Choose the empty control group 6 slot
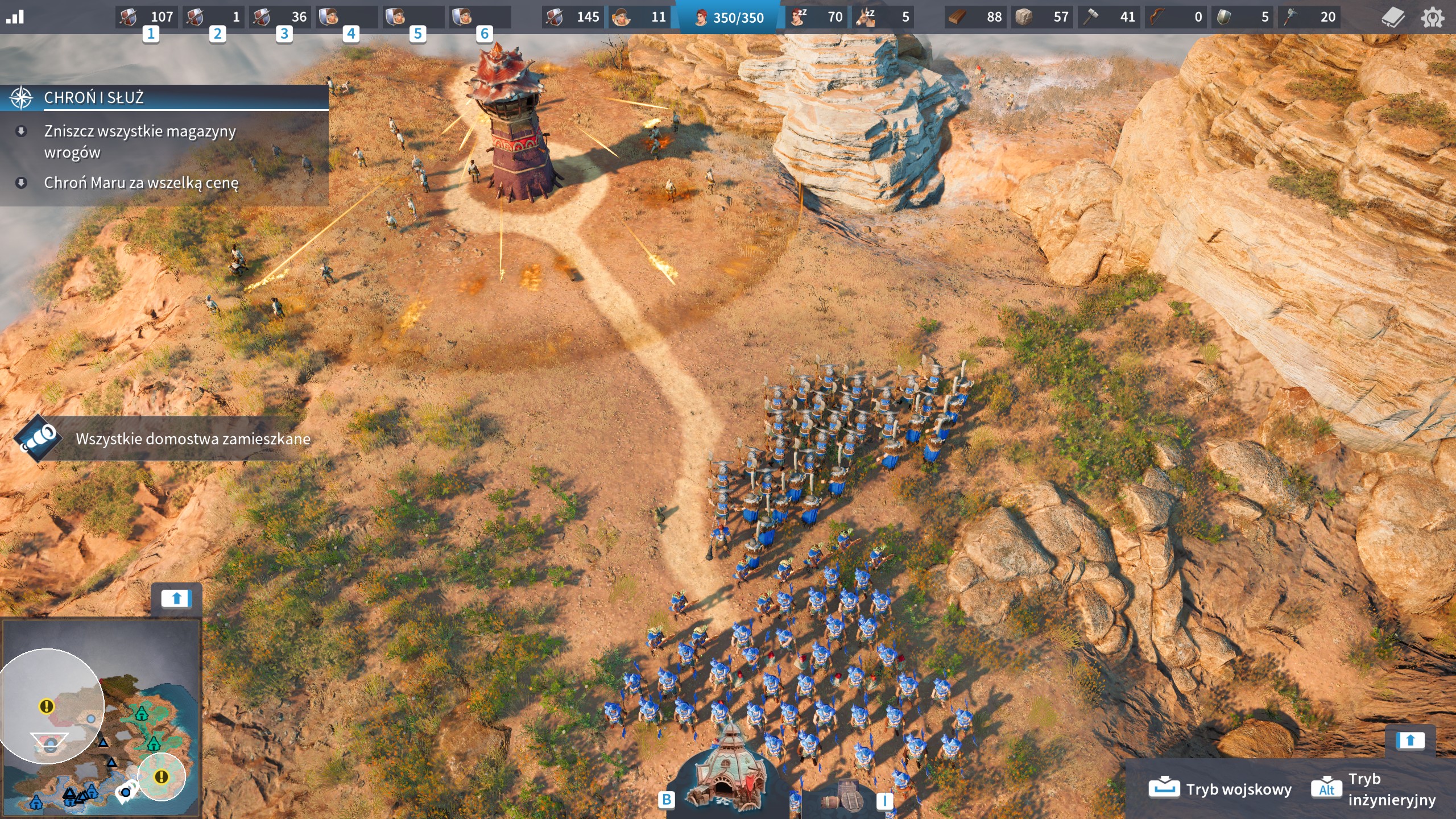 (480, 17)
